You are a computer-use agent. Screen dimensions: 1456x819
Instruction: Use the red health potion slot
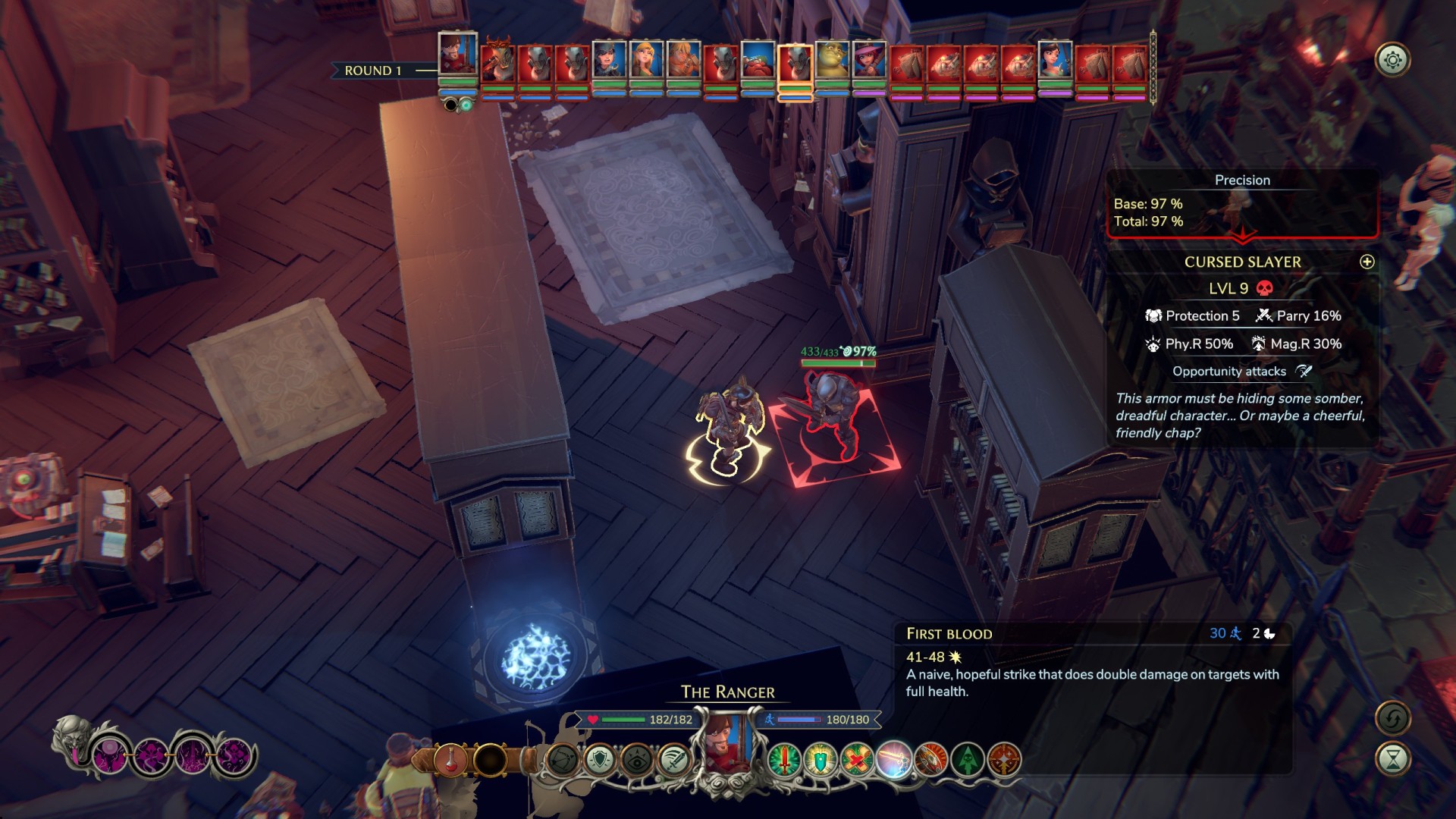pos(450,760)
